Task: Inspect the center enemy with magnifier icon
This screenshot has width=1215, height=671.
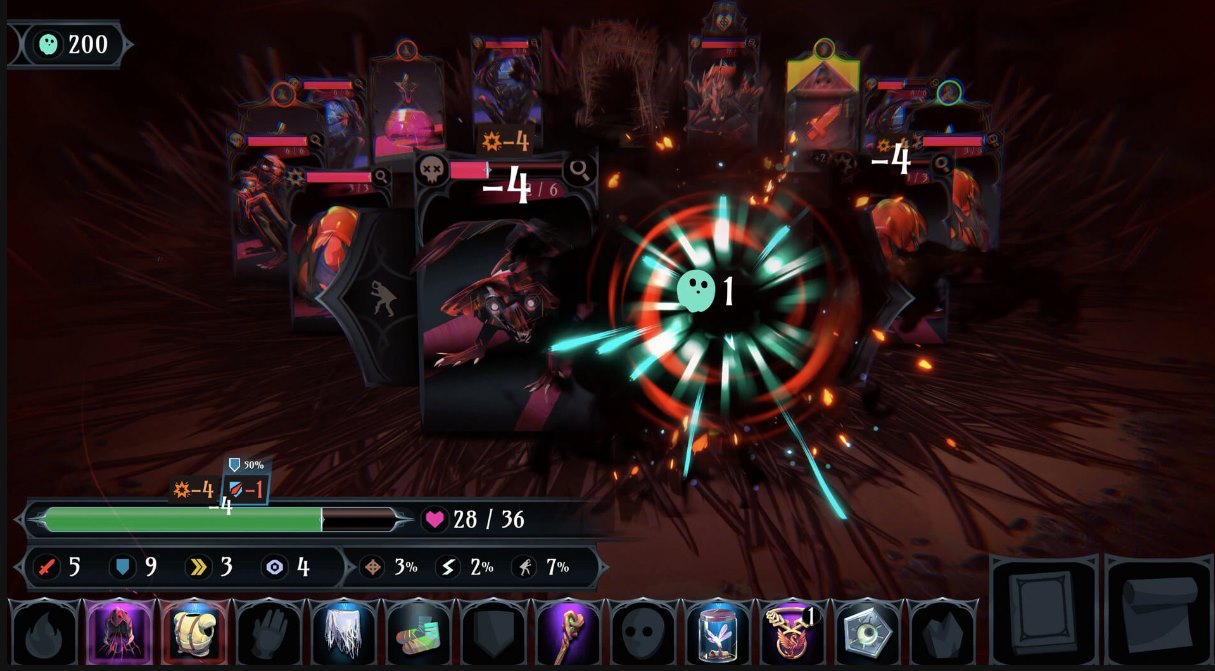Action: pos(579,170)
